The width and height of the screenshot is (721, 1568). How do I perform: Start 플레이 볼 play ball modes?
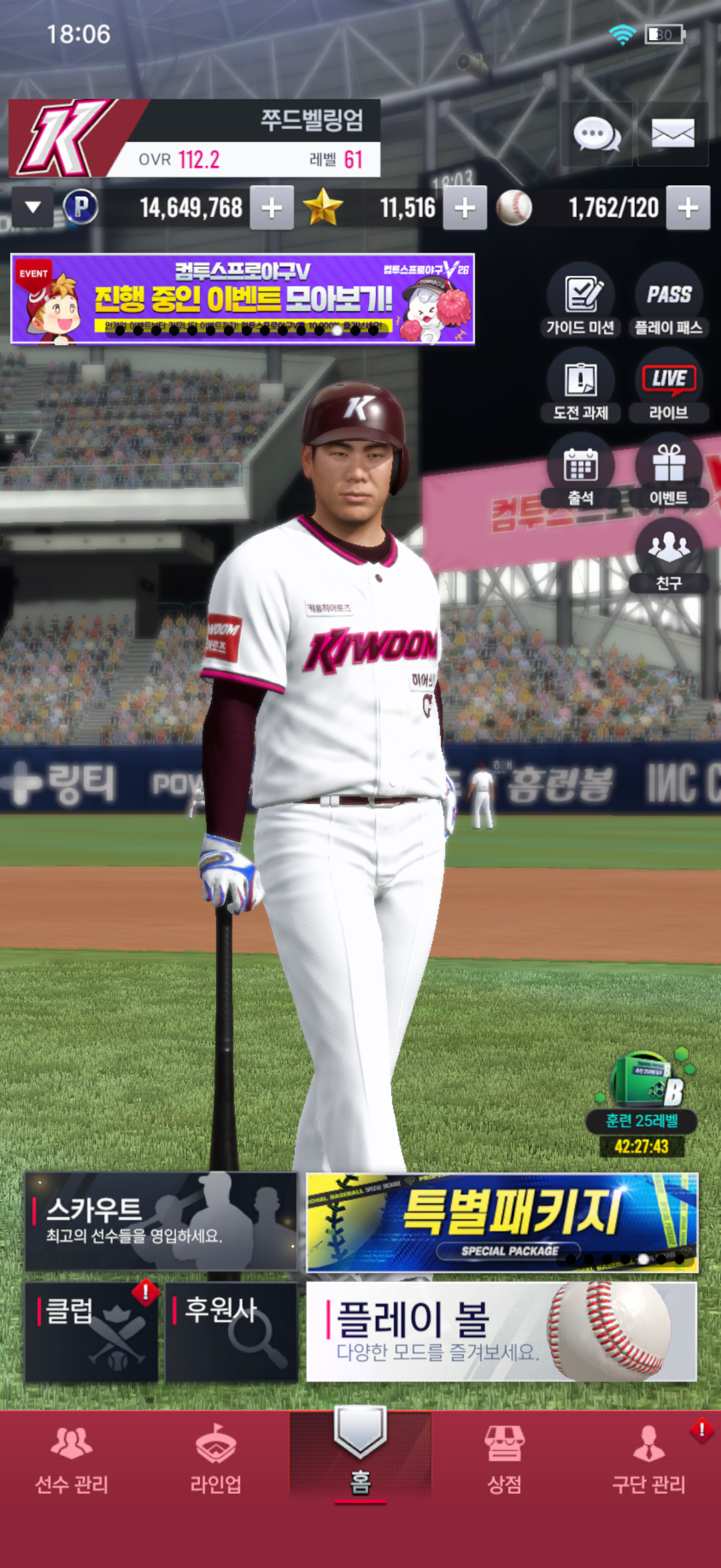pyautogui.click(x=502, y=1331)
